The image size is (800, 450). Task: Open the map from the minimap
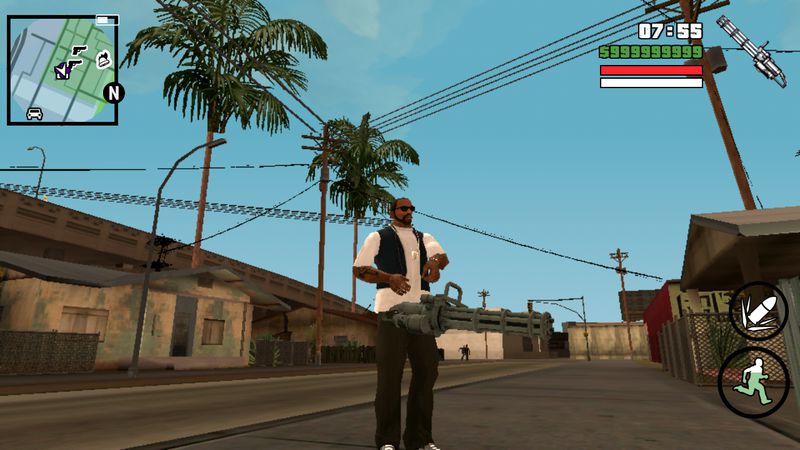[62, 69]
